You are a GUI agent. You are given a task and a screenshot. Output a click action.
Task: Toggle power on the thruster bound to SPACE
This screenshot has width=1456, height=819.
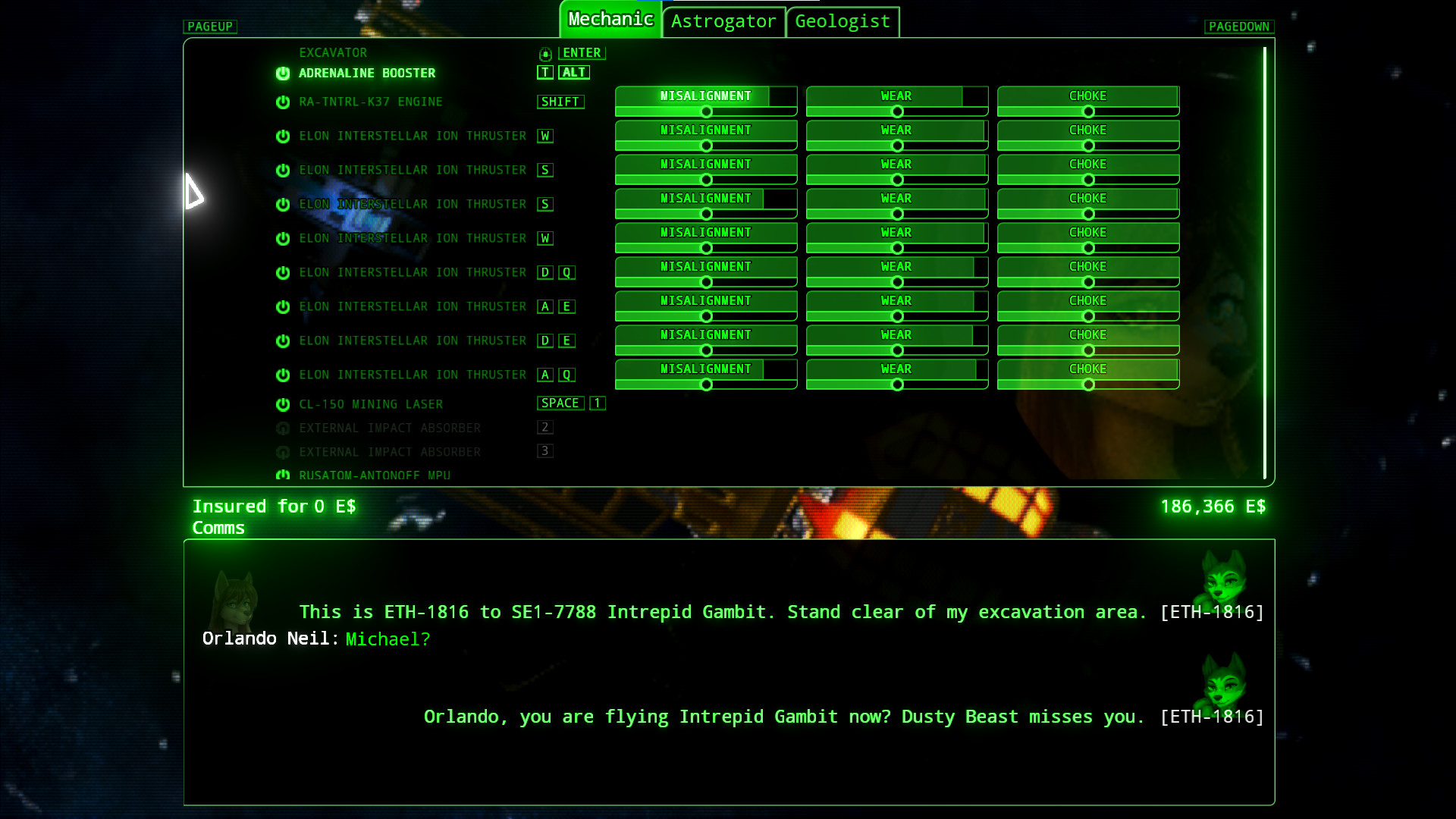pyautogui.click(x=282, y=403)
